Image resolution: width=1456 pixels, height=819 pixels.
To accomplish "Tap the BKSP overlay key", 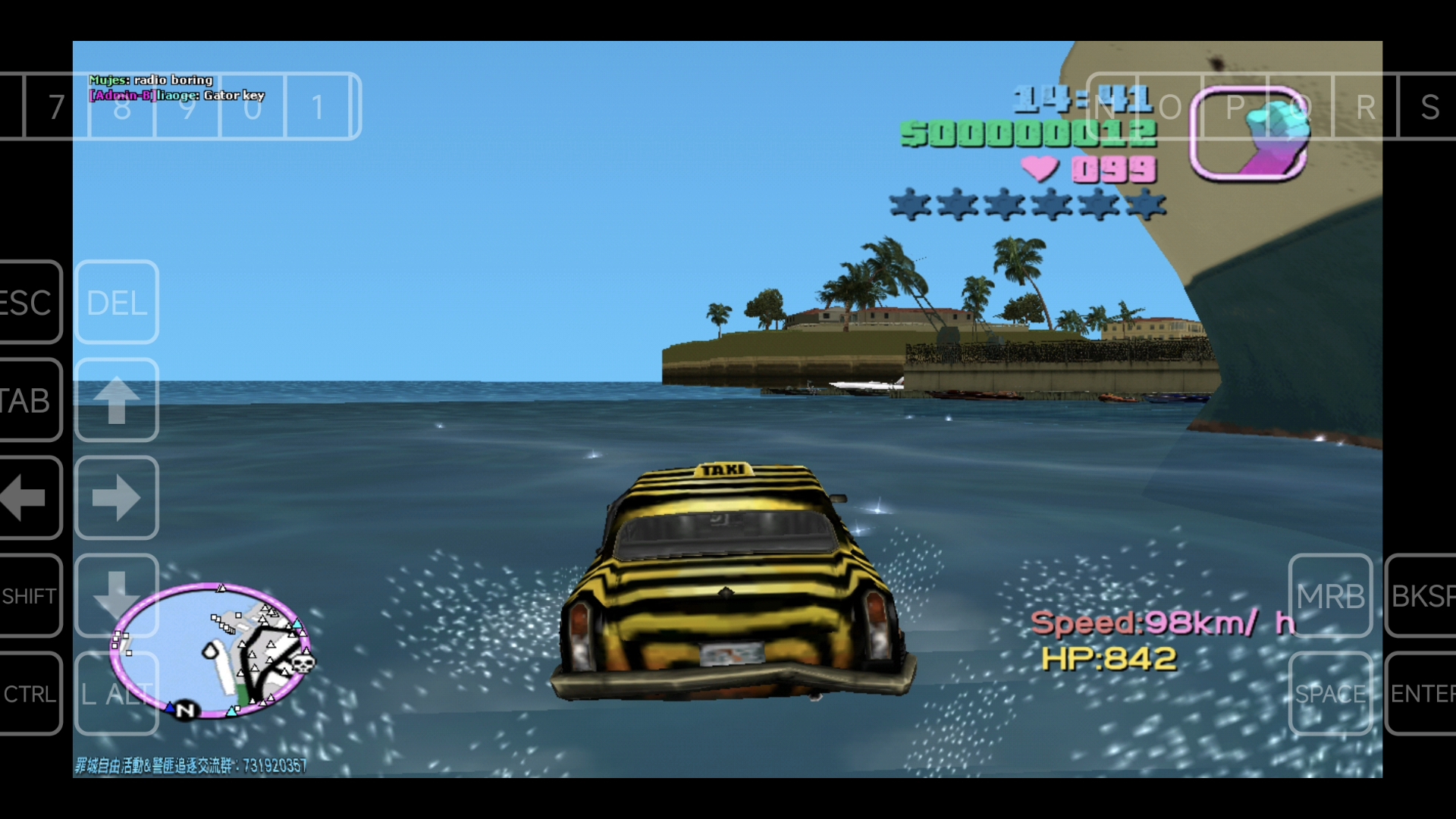I will [1422, 596].
